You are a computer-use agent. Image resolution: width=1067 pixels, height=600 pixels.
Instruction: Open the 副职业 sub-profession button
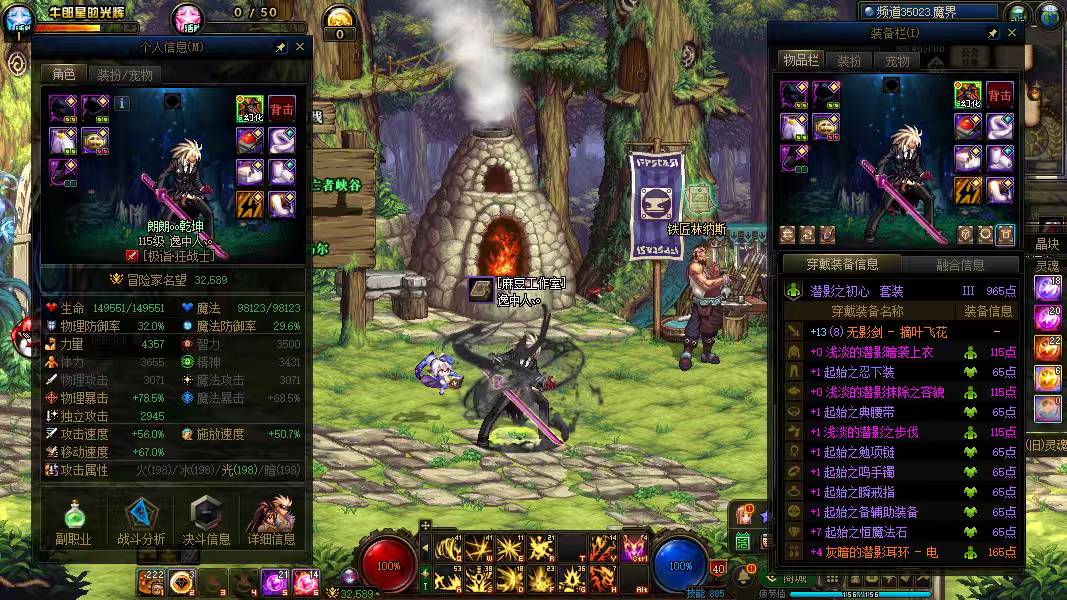click(74, 522)
